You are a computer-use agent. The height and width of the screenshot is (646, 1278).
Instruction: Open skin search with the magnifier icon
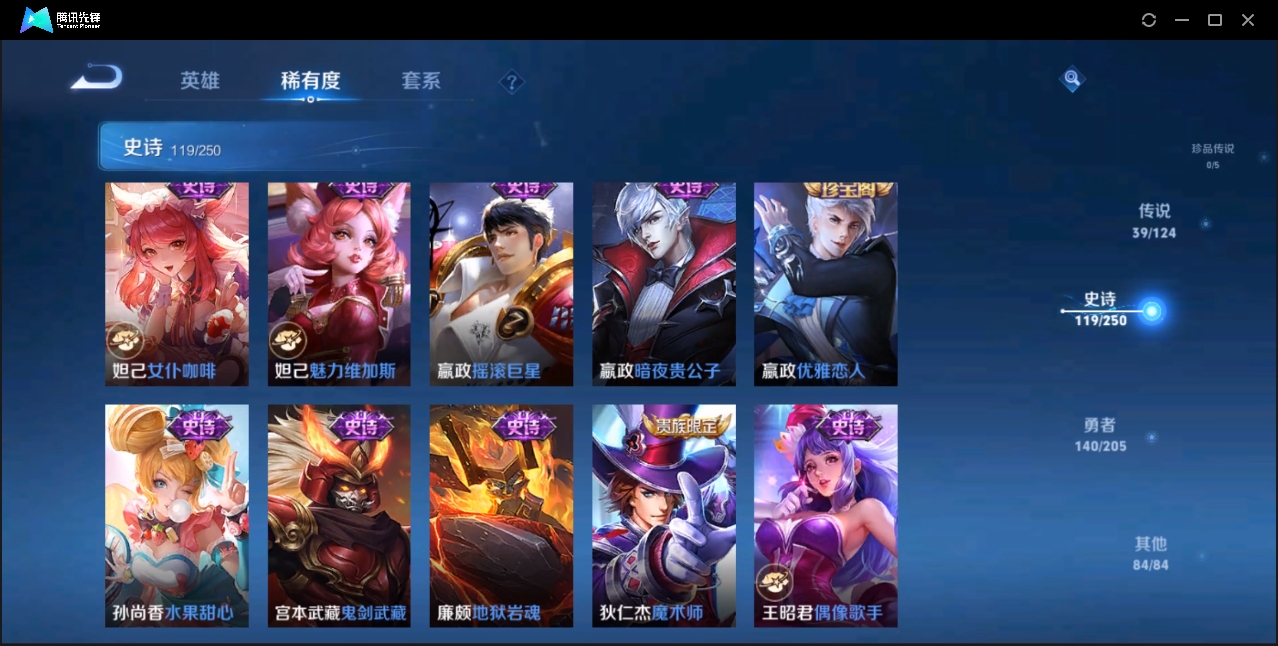(x=1071, y=79)
